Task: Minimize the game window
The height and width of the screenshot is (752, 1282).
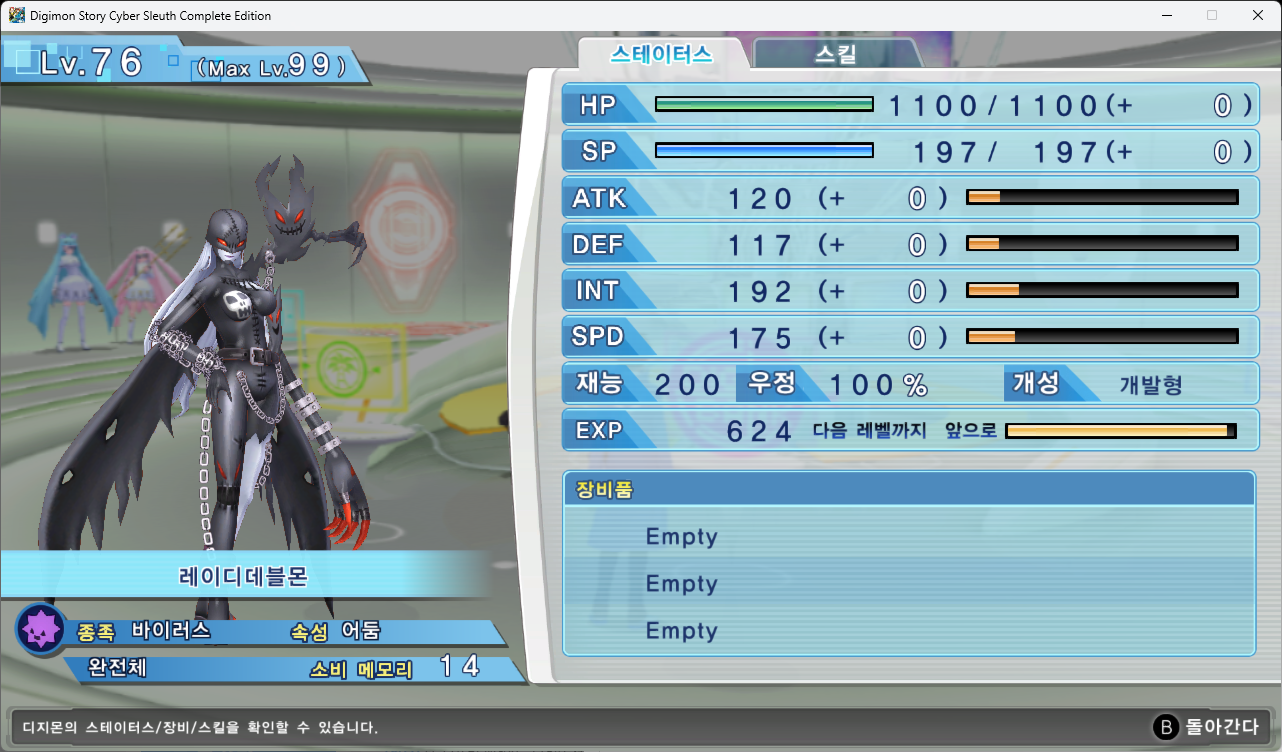Action: point(1166,15)
